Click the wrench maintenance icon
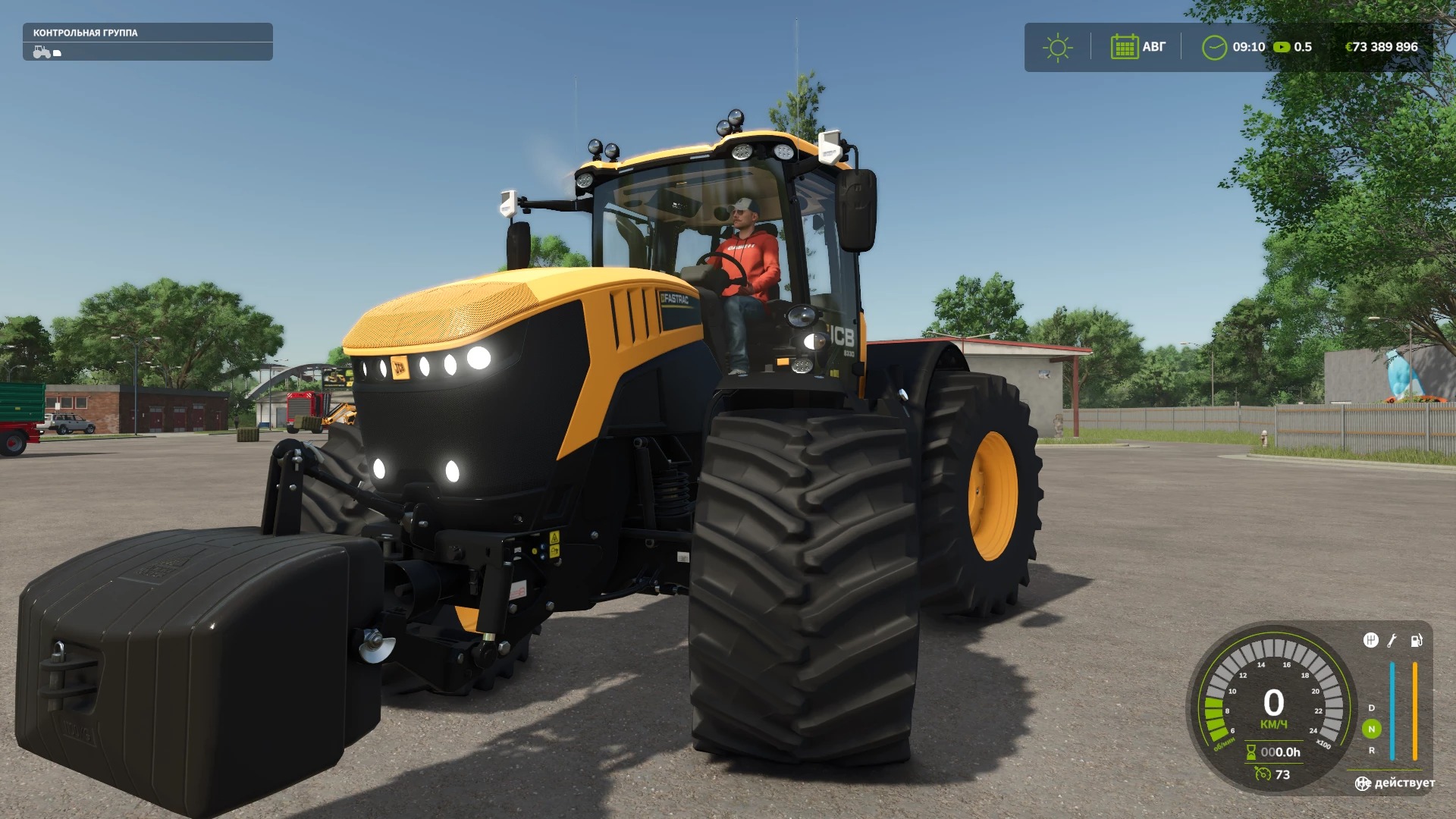The height and width of the screenshot is (819, 1456). (1392, 640)
